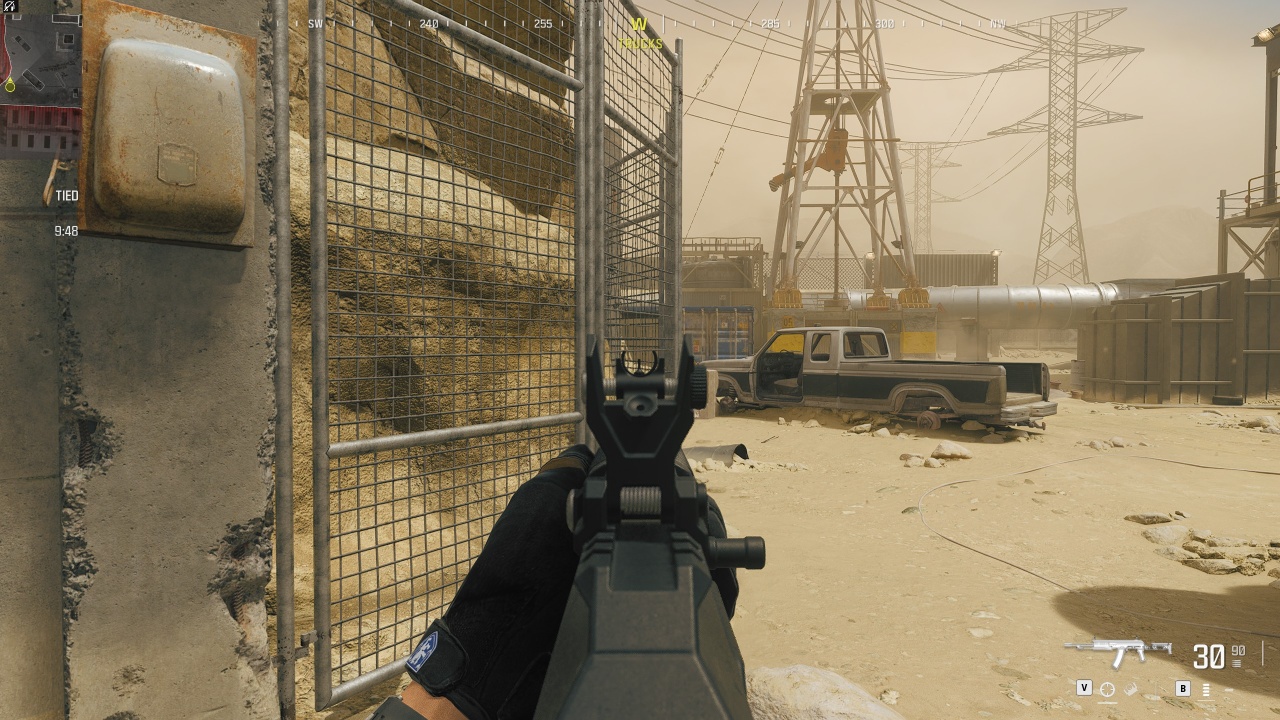Image resolution: width=1280 pixels, height=720 pixels.
Task: Click the map marker icon above the minimap
Action: (9, 6)
